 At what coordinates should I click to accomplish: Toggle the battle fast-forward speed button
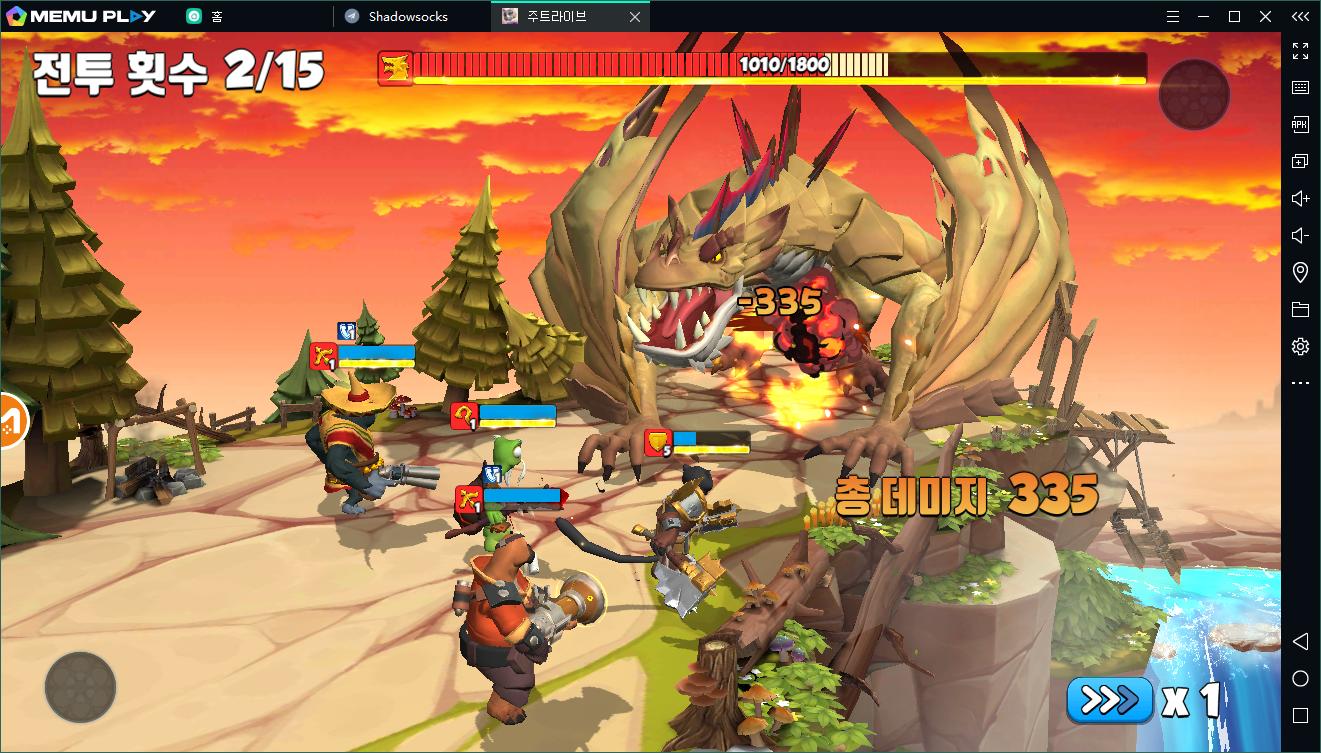pos(1109,699)
